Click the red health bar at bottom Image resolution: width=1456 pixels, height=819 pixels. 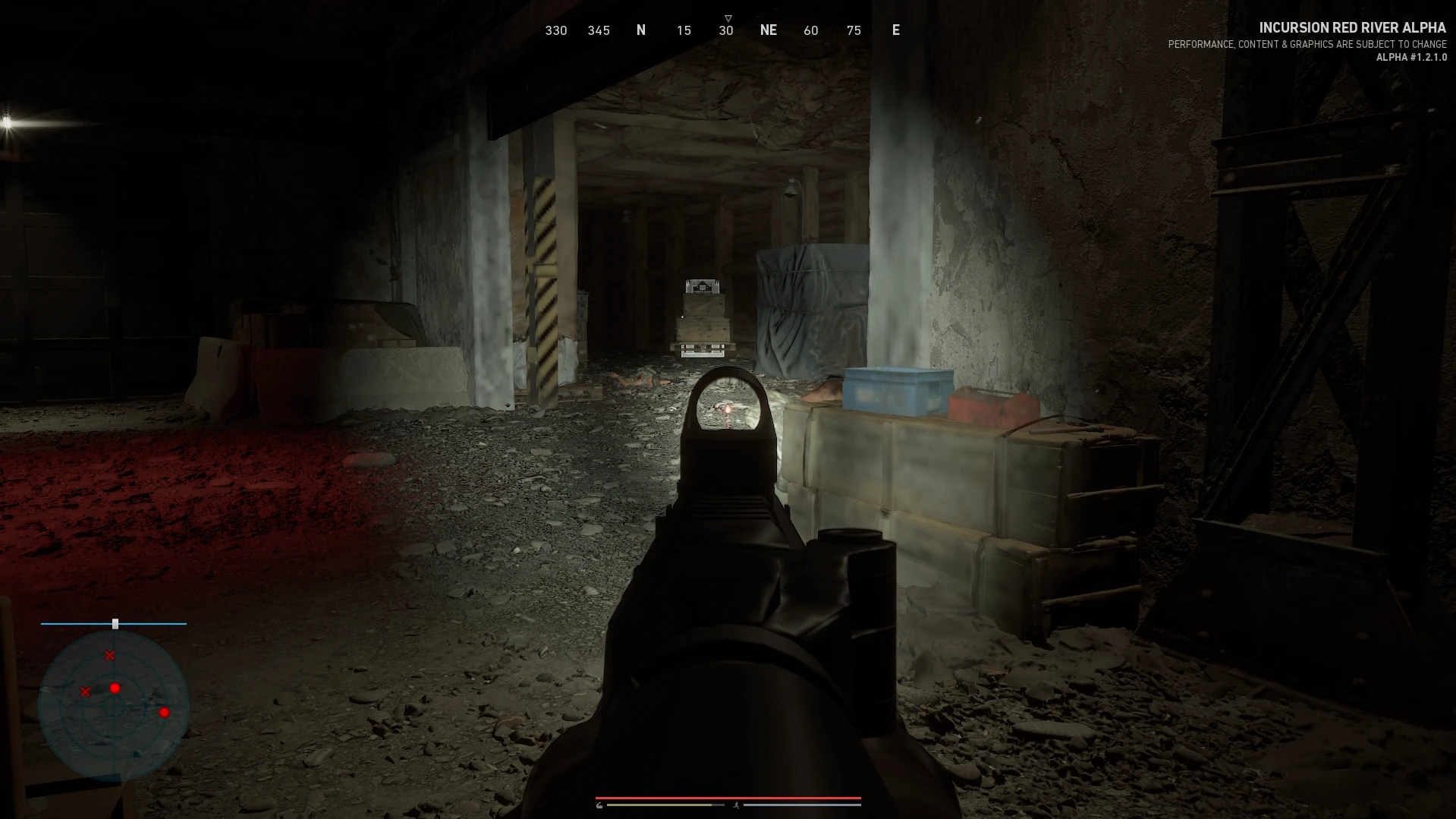tap(728, 798)
